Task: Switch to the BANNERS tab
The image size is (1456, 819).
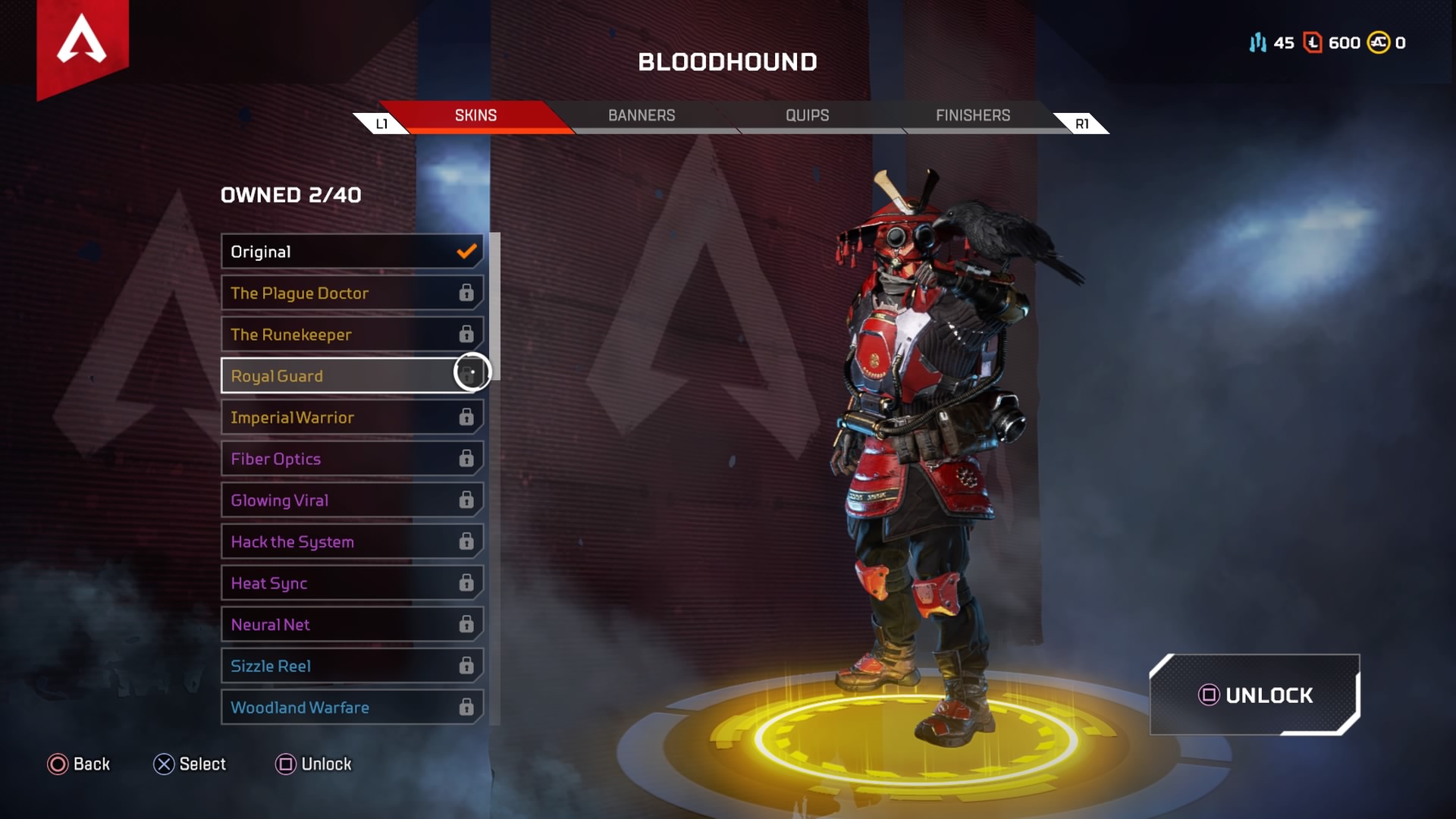Action: coord(642,115)
